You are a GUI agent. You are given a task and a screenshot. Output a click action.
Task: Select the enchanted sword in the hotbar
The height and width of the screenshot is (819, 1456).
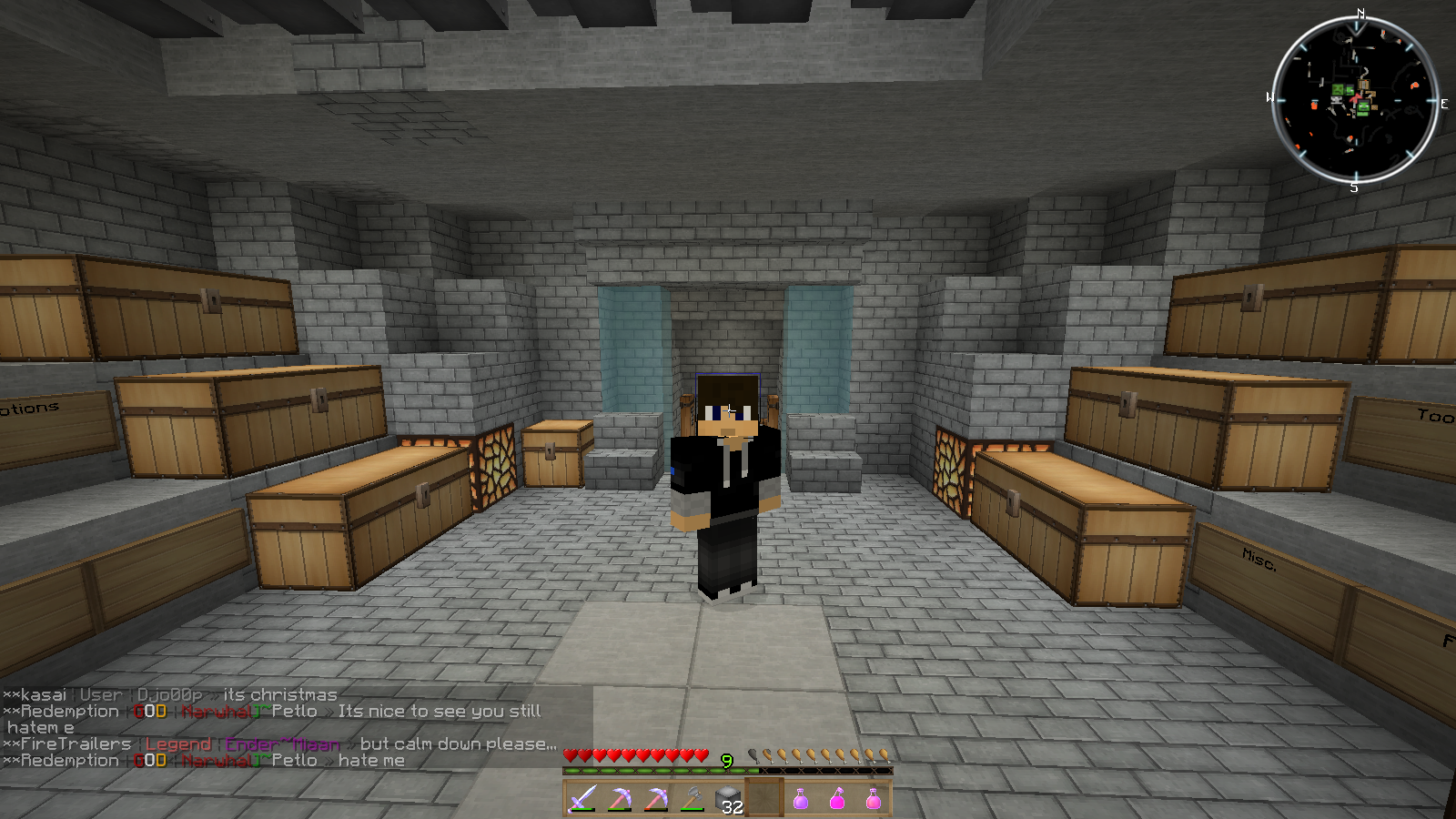tap(581, 798)
